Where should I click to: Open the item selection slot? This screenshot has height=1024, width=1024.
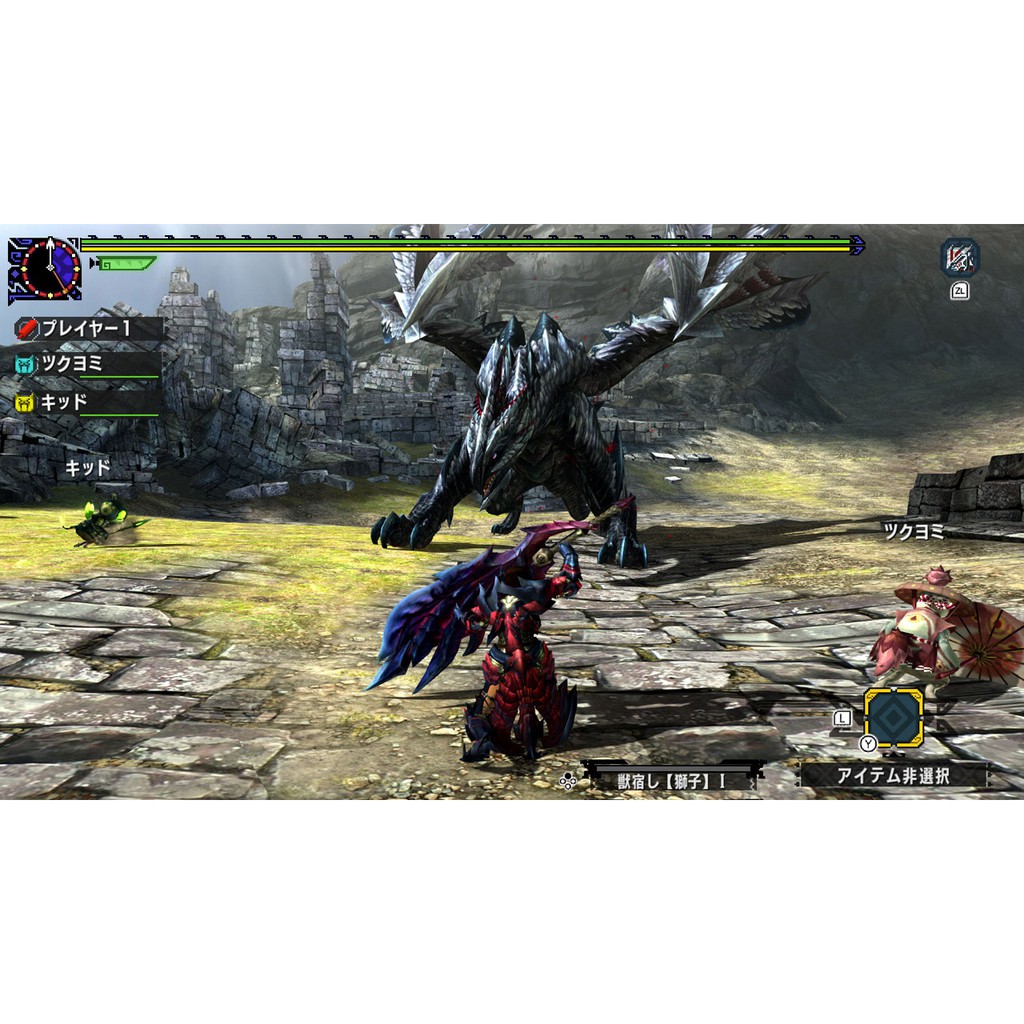[x=893, y=716]
